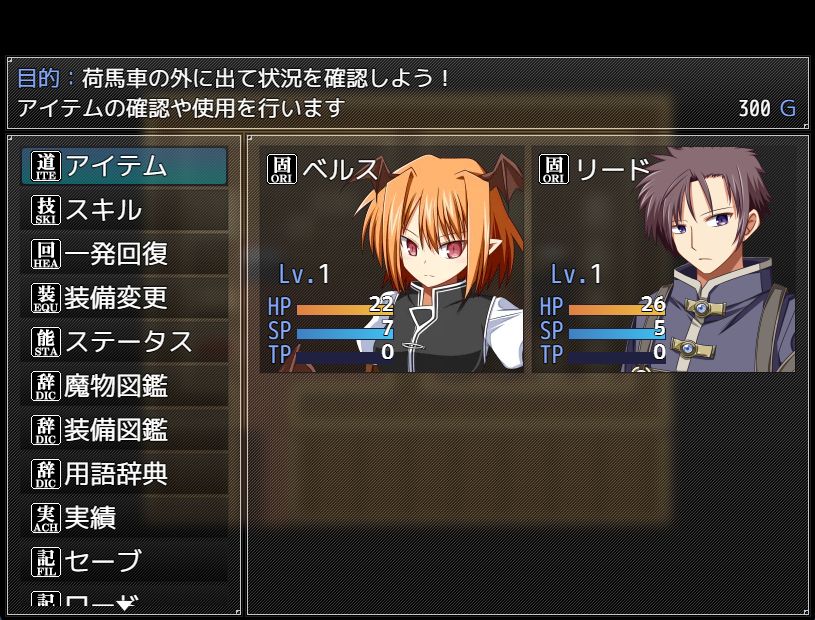Select party member ベルス card
The height and width of the screenshot is (620, 815).
(x=392, y=260)
